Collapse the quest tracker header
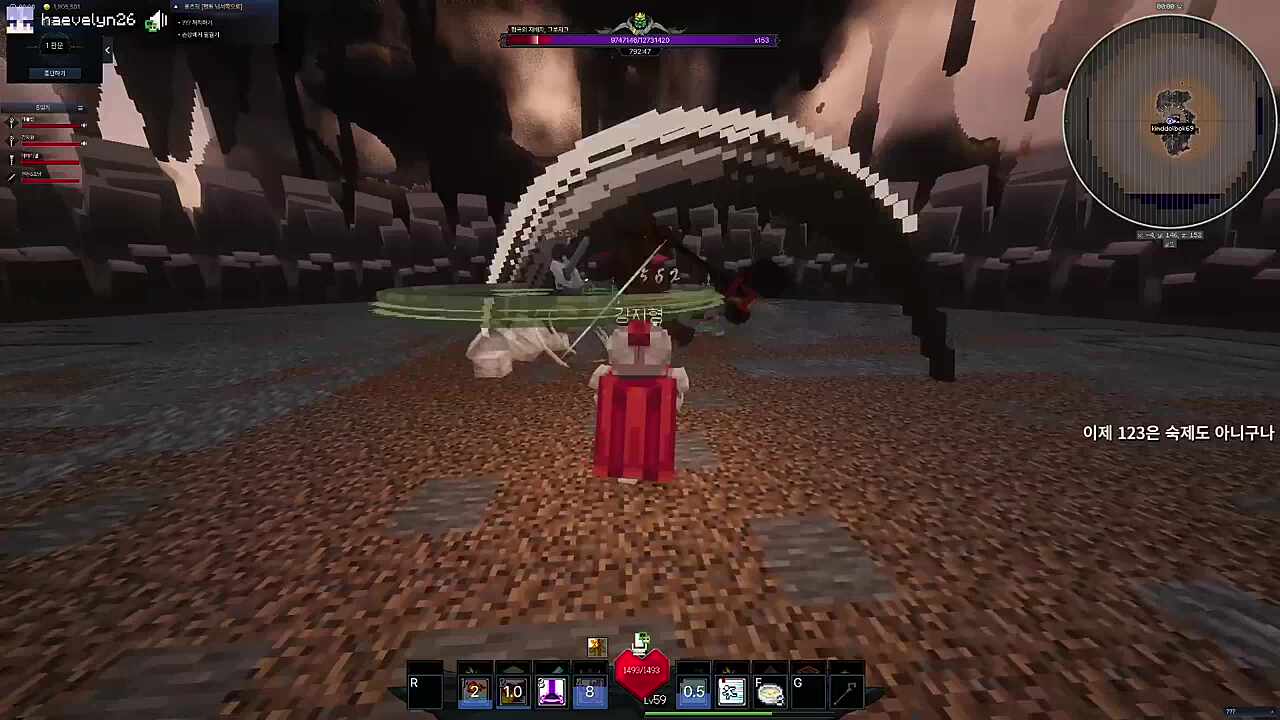Image resolution: width=1280 pixels, height=720 pixels. coord(177,7)
